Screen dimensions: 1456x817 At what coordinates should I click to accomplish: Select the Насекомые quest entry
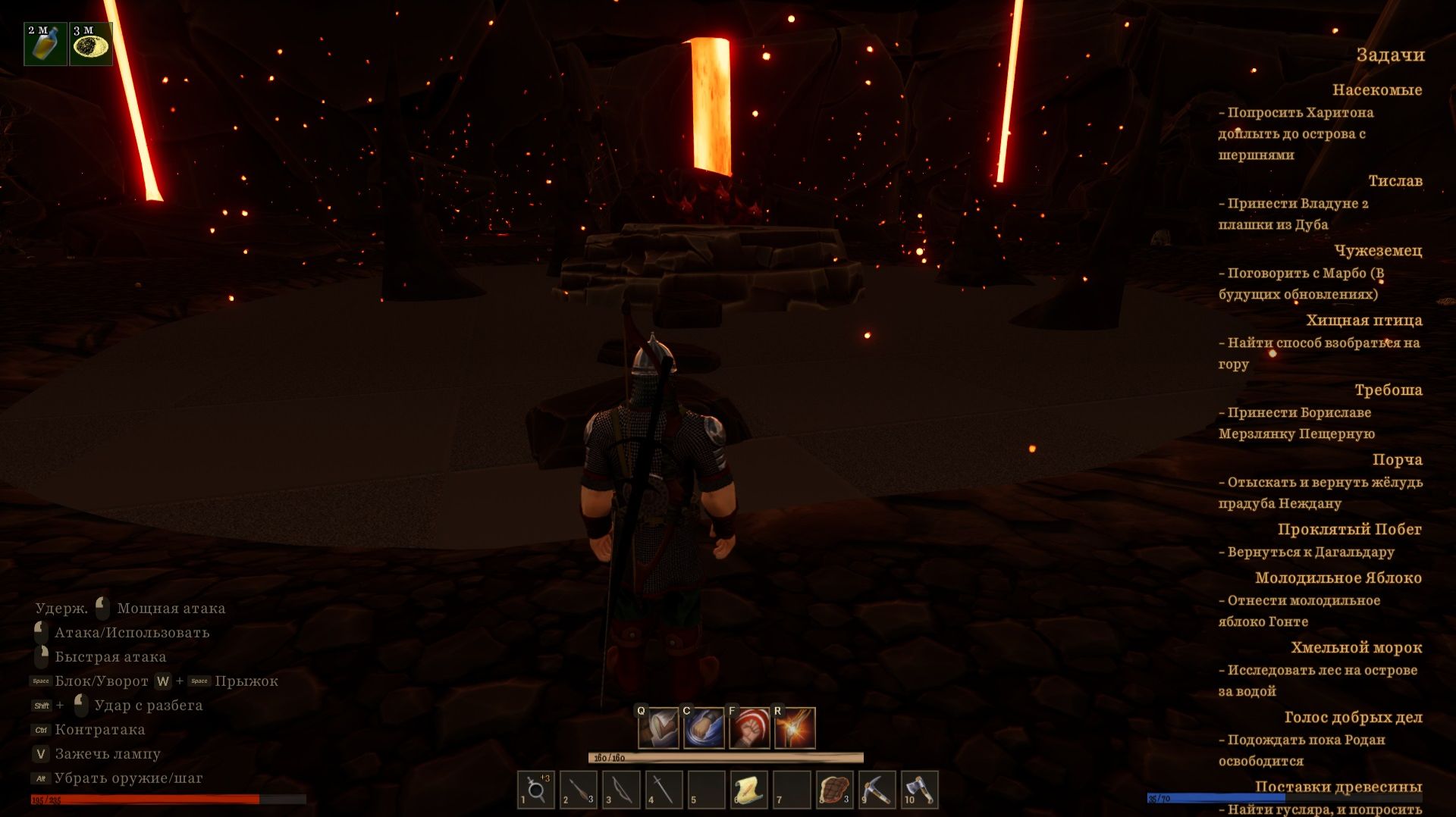tap(1376, 90)
